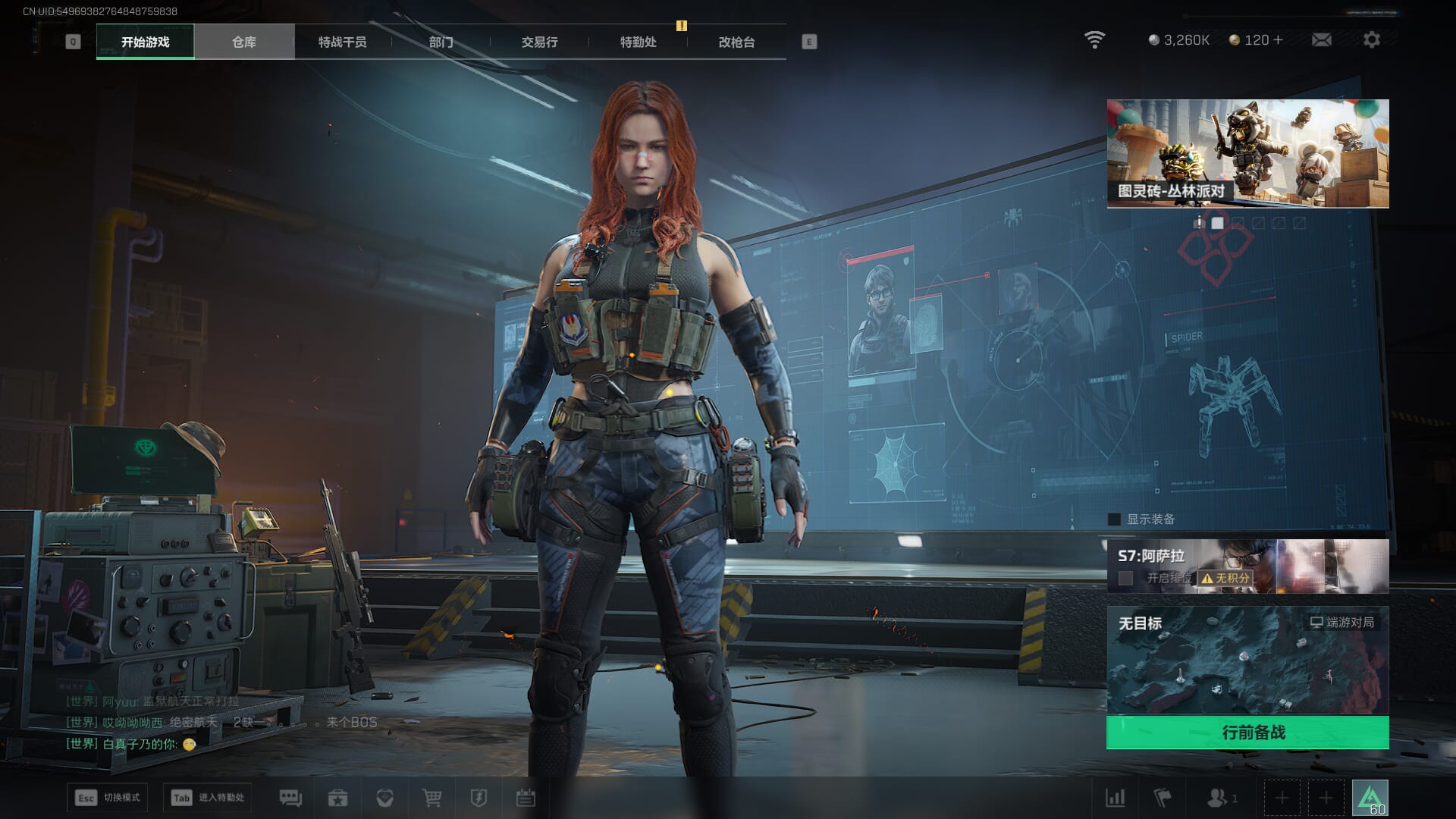Open the shopping cart store icon
Image resolution: width=1456 pixels, height=819 pixels.
click(431, 798)
